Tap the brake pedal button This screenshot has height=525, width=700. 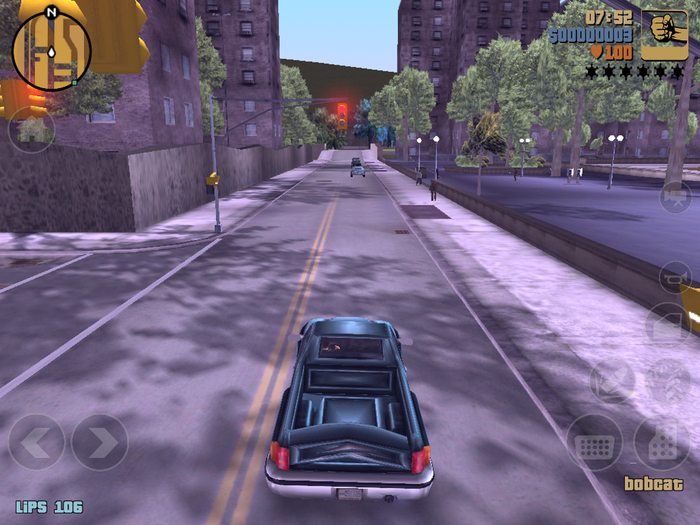tap(595, 443)
